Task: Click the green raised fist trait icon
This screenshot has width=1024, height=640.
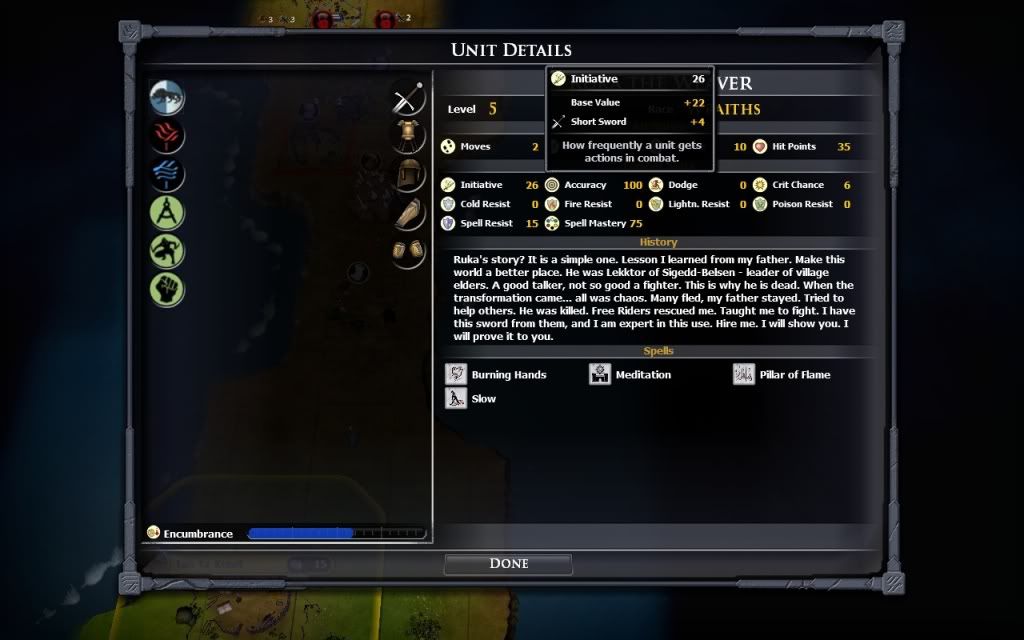Action: click(167, 289)
